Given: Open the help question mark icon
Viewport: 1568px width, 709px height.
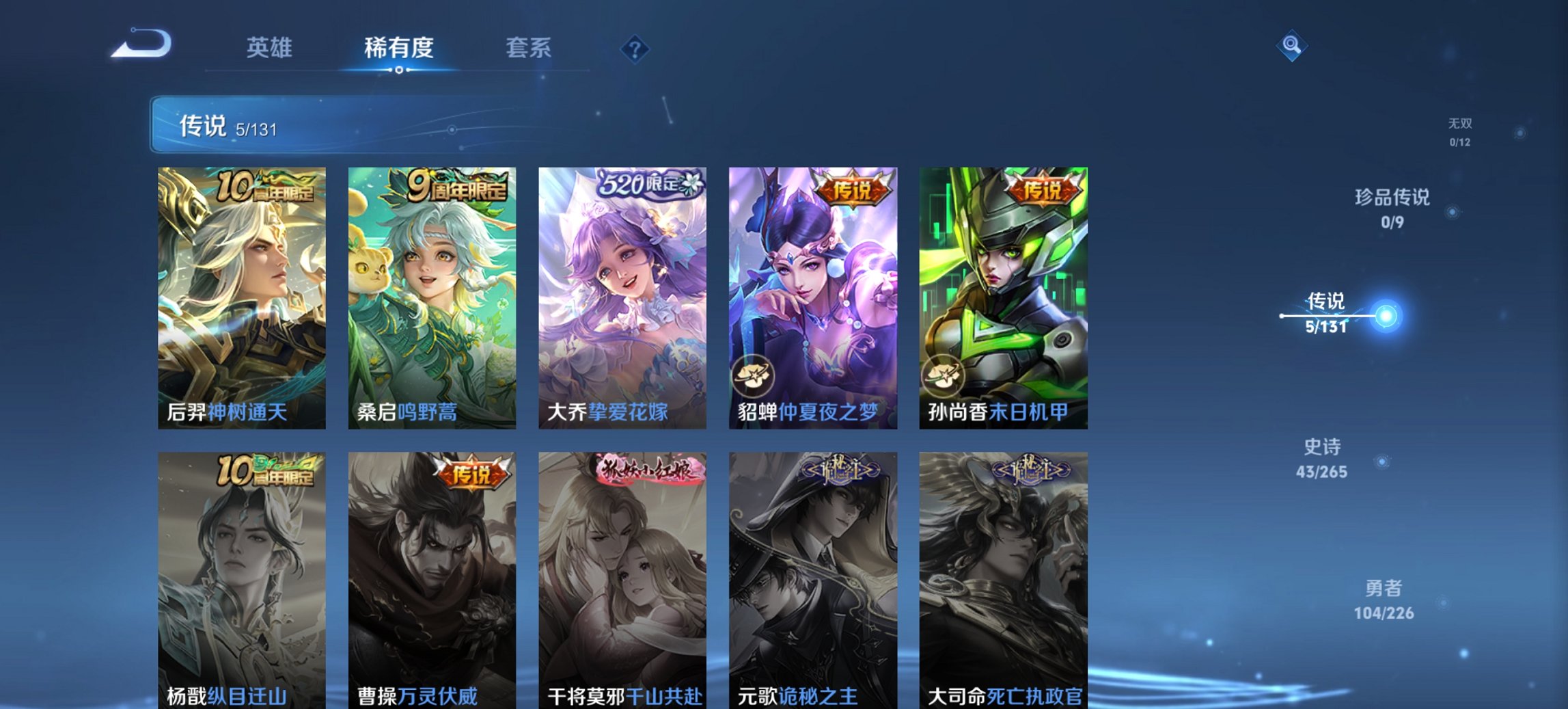Looking at the screenshot, I should (x=632, y=49).
